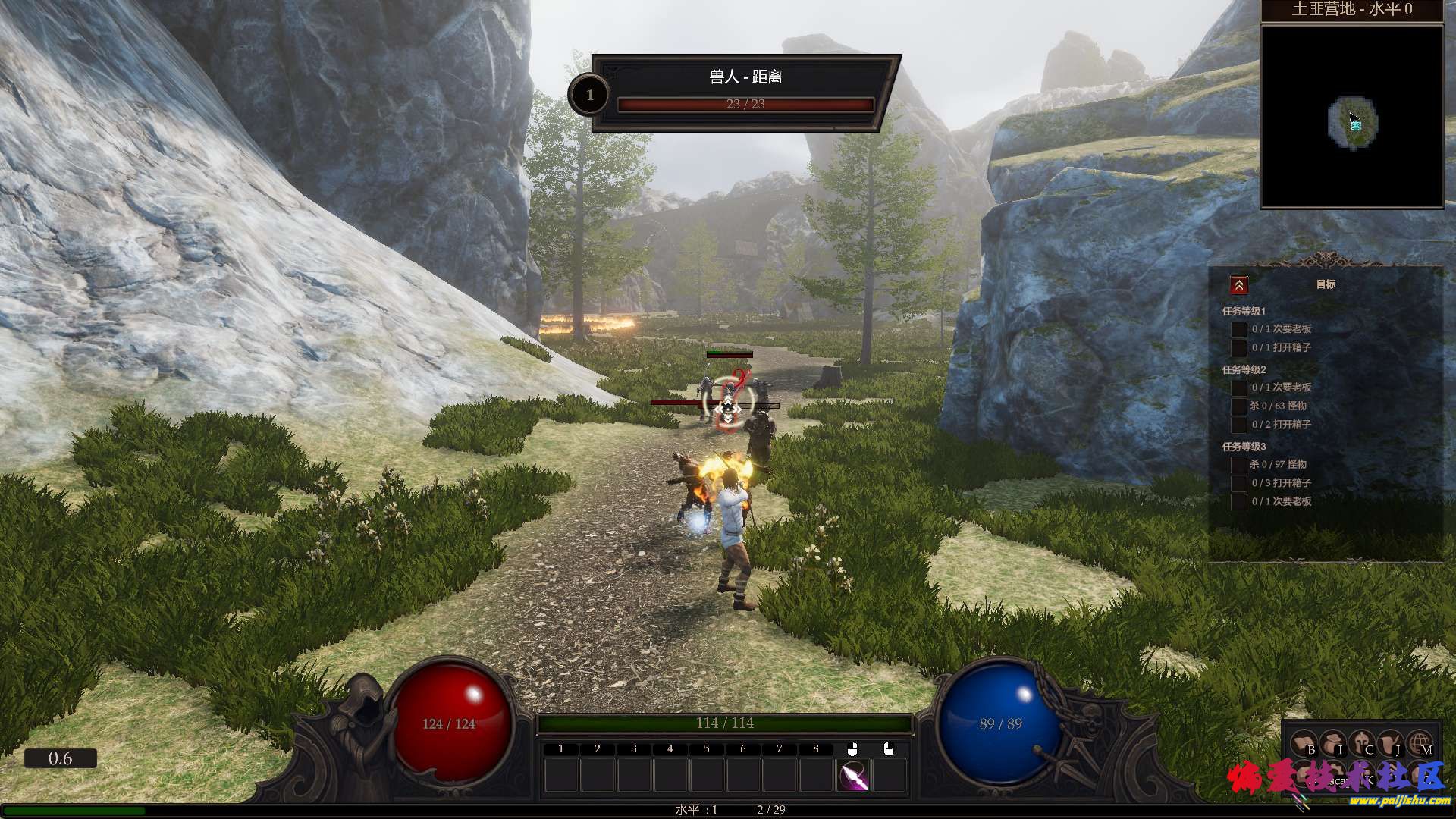Click the minimap in the corner
1456x819 pixels.
pos(1351,117)
